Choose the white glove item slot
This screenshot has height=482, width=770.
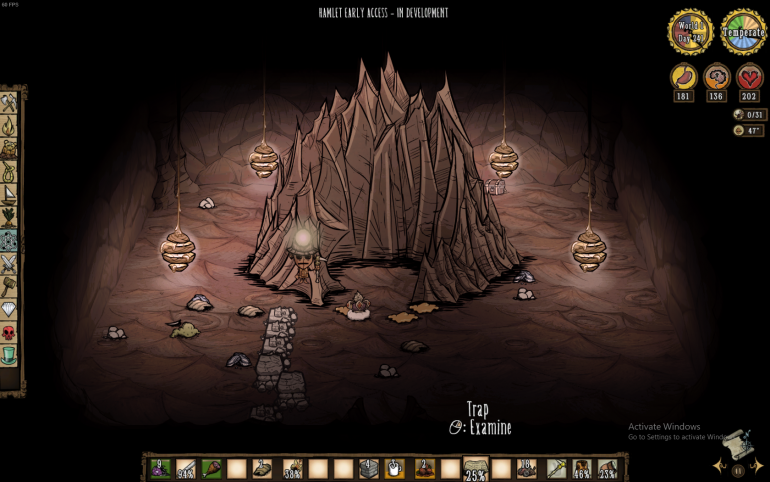point(395,468)
